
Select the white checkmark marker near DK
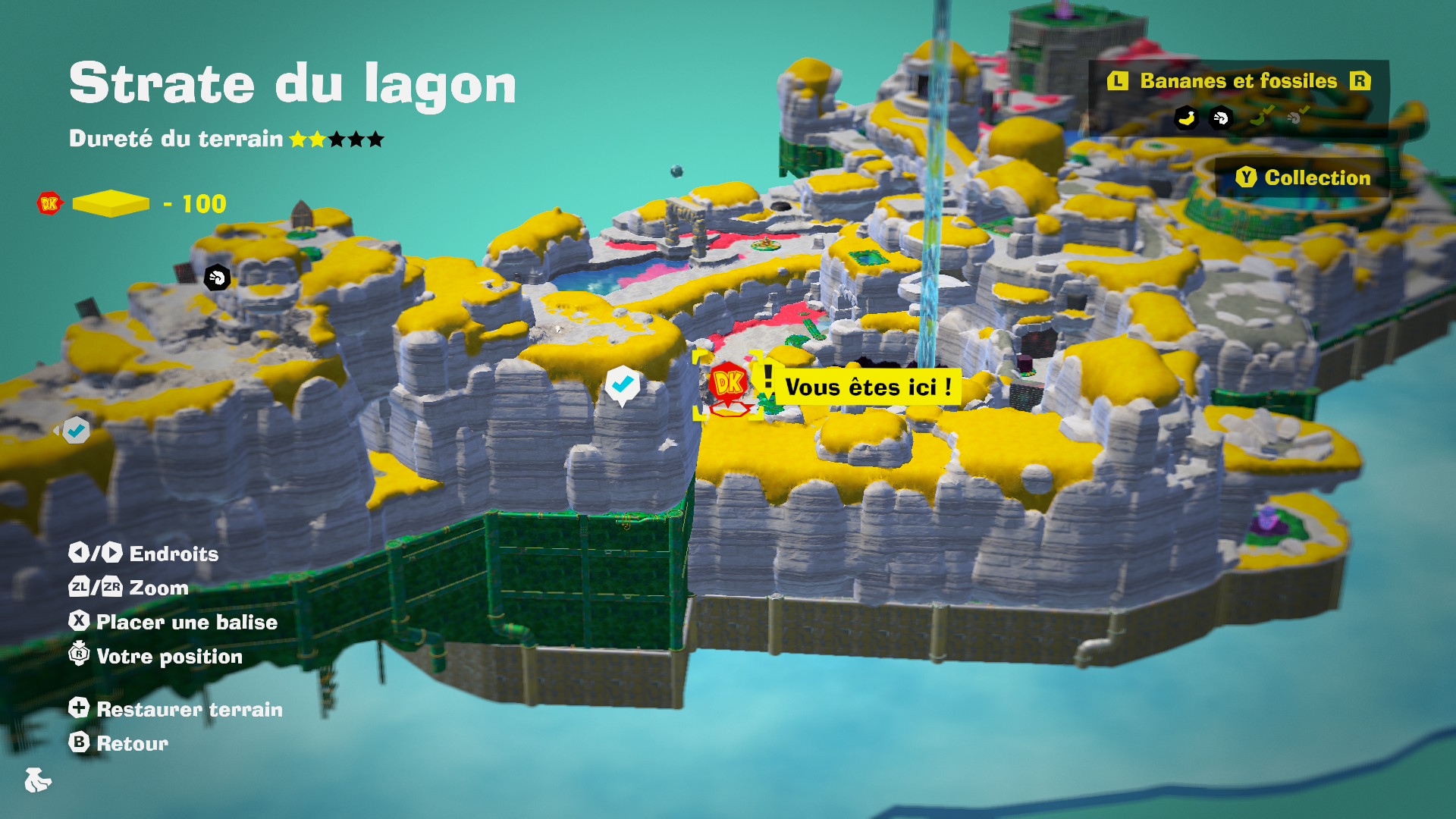(623, 385)
